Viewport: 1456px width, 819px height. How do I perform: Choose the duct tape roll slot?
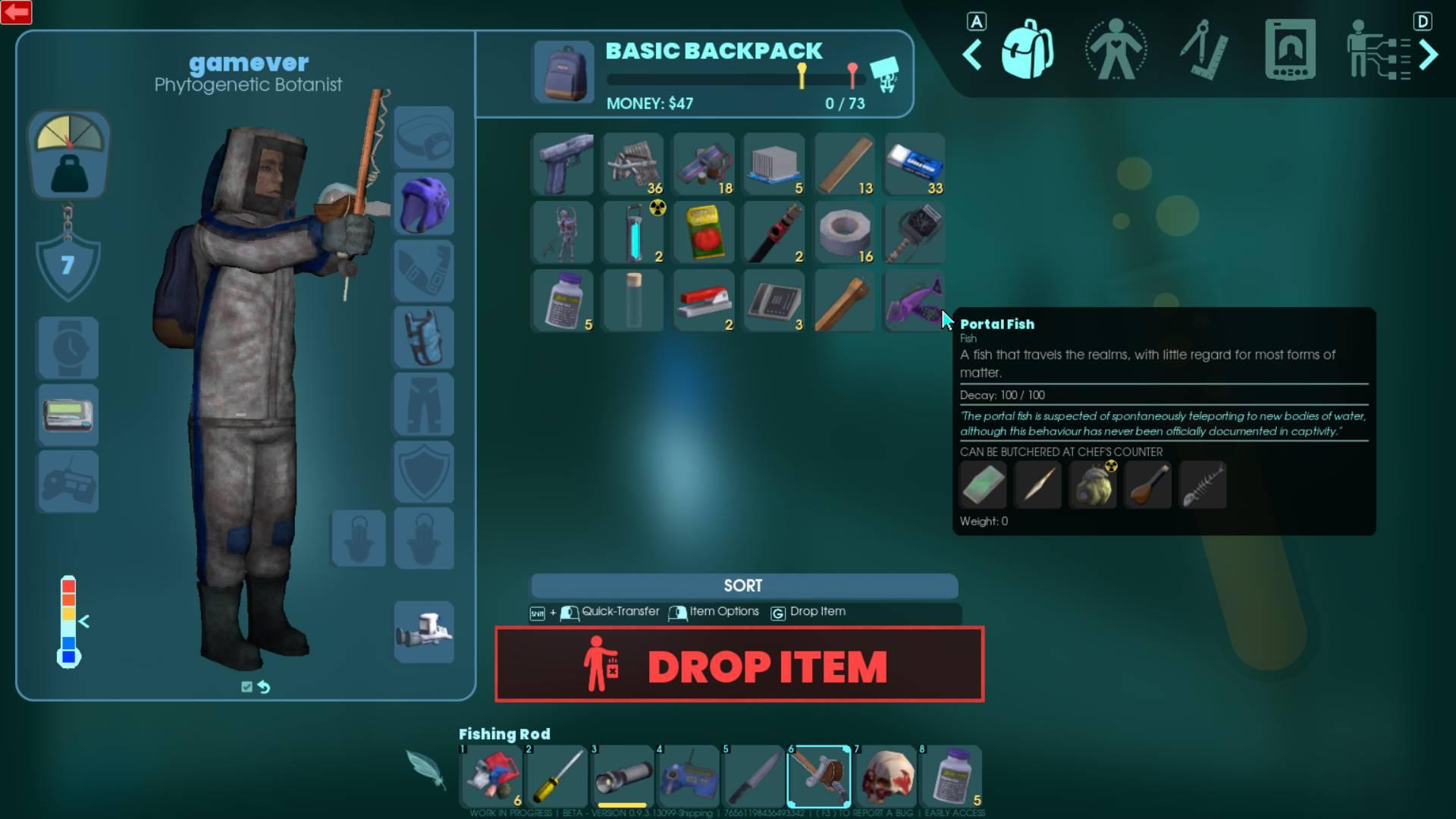843,233
